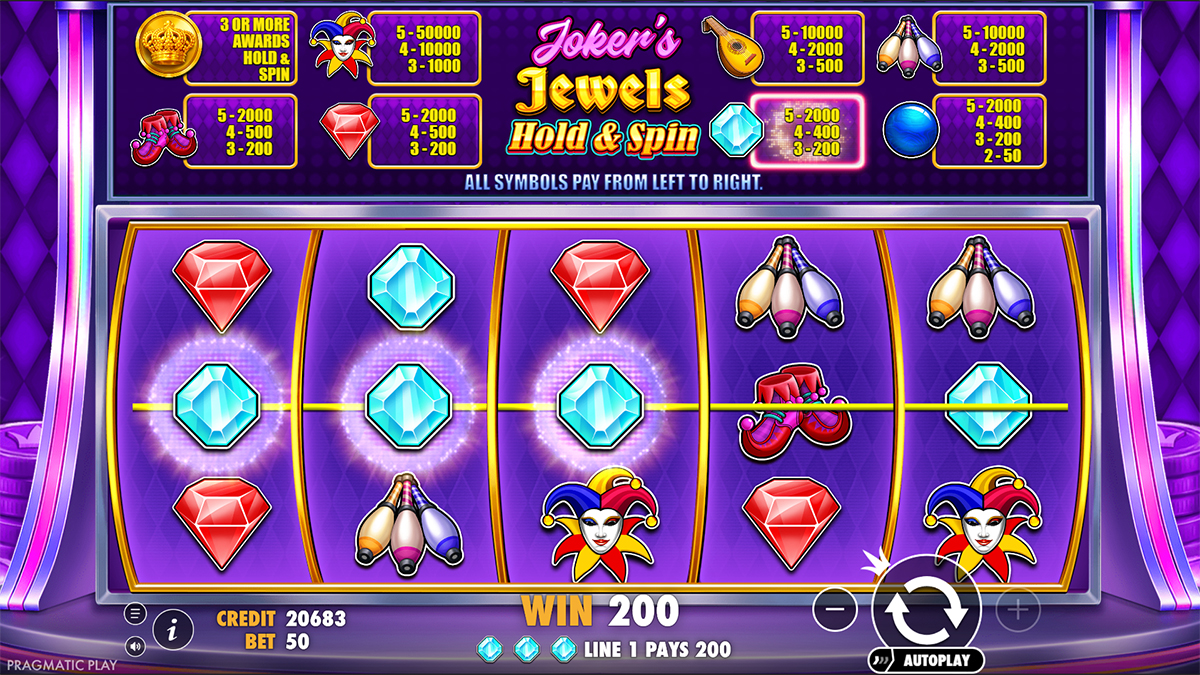Spin the reels with the circular arrow button
Viewport: 1200px width, 675px height.
pyautogui.click(x=925, y=607)
